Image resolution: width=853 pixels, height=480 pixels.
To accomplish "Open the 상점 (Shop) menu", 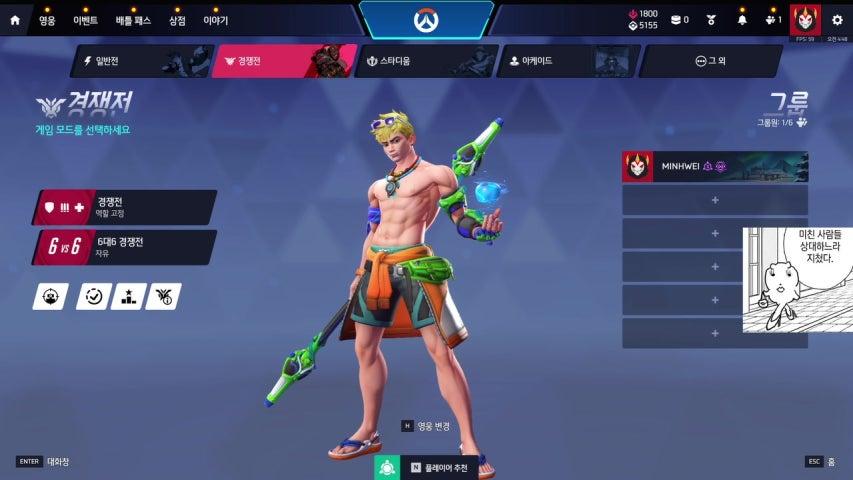I will 177,20.
